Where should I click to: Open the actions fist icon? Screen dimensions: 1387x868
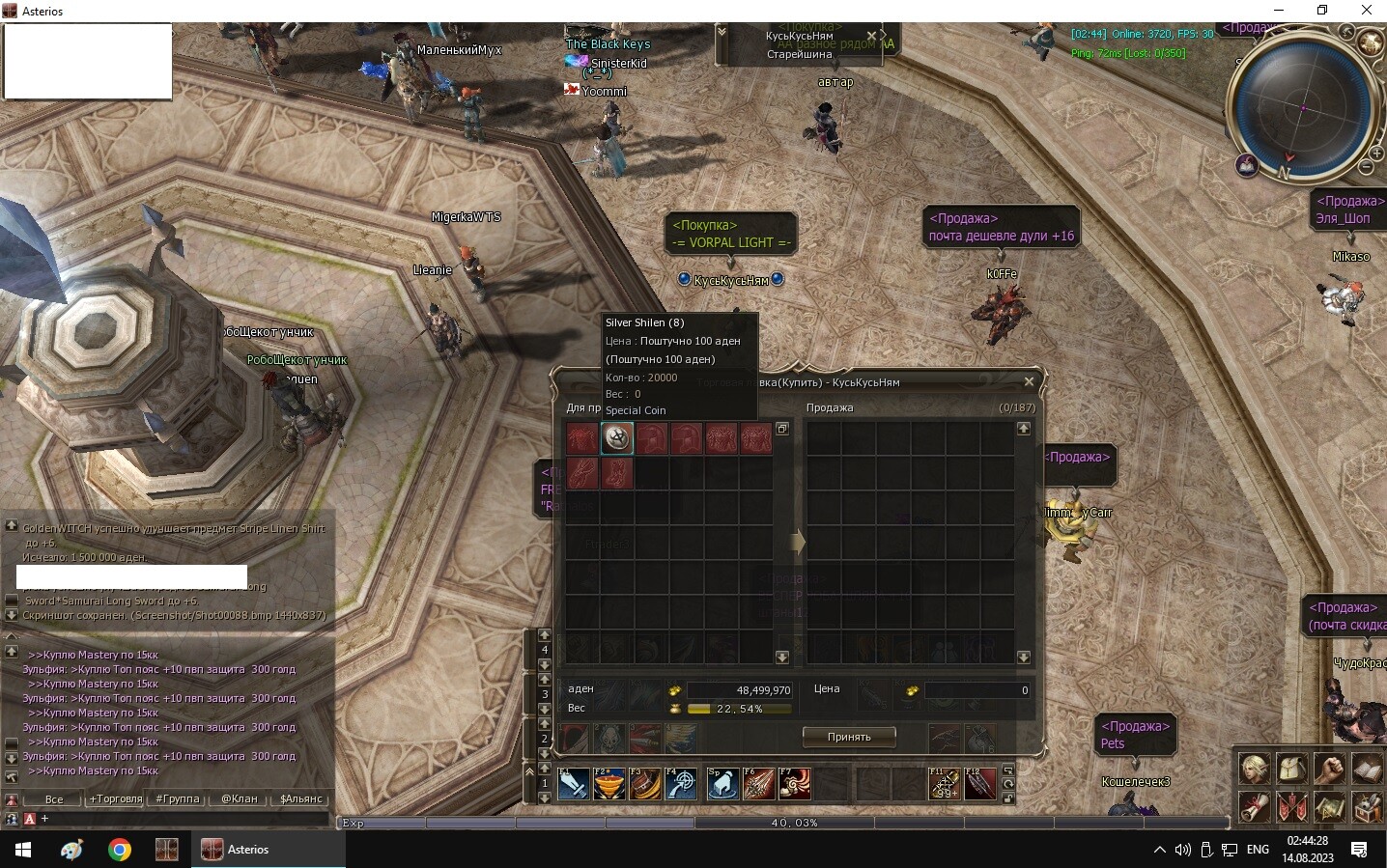[1329, 769]
